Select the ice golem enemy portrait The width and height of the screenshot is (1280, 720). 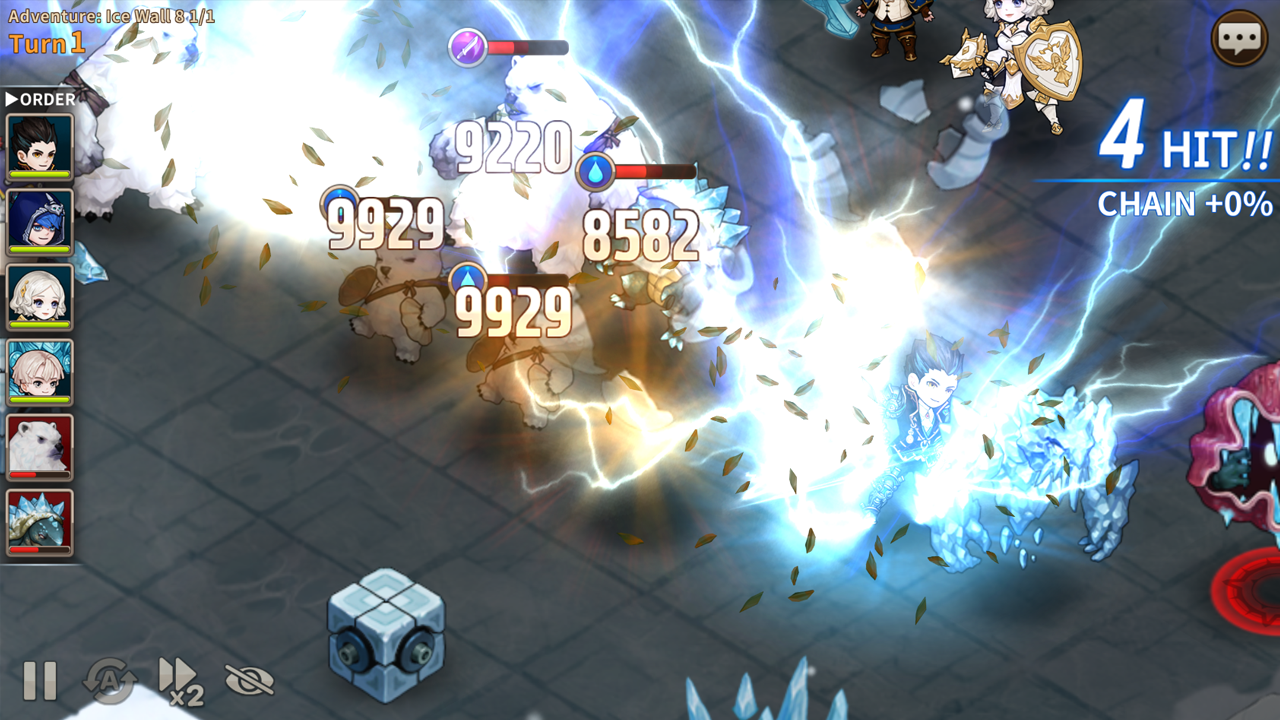pos(38,521)
